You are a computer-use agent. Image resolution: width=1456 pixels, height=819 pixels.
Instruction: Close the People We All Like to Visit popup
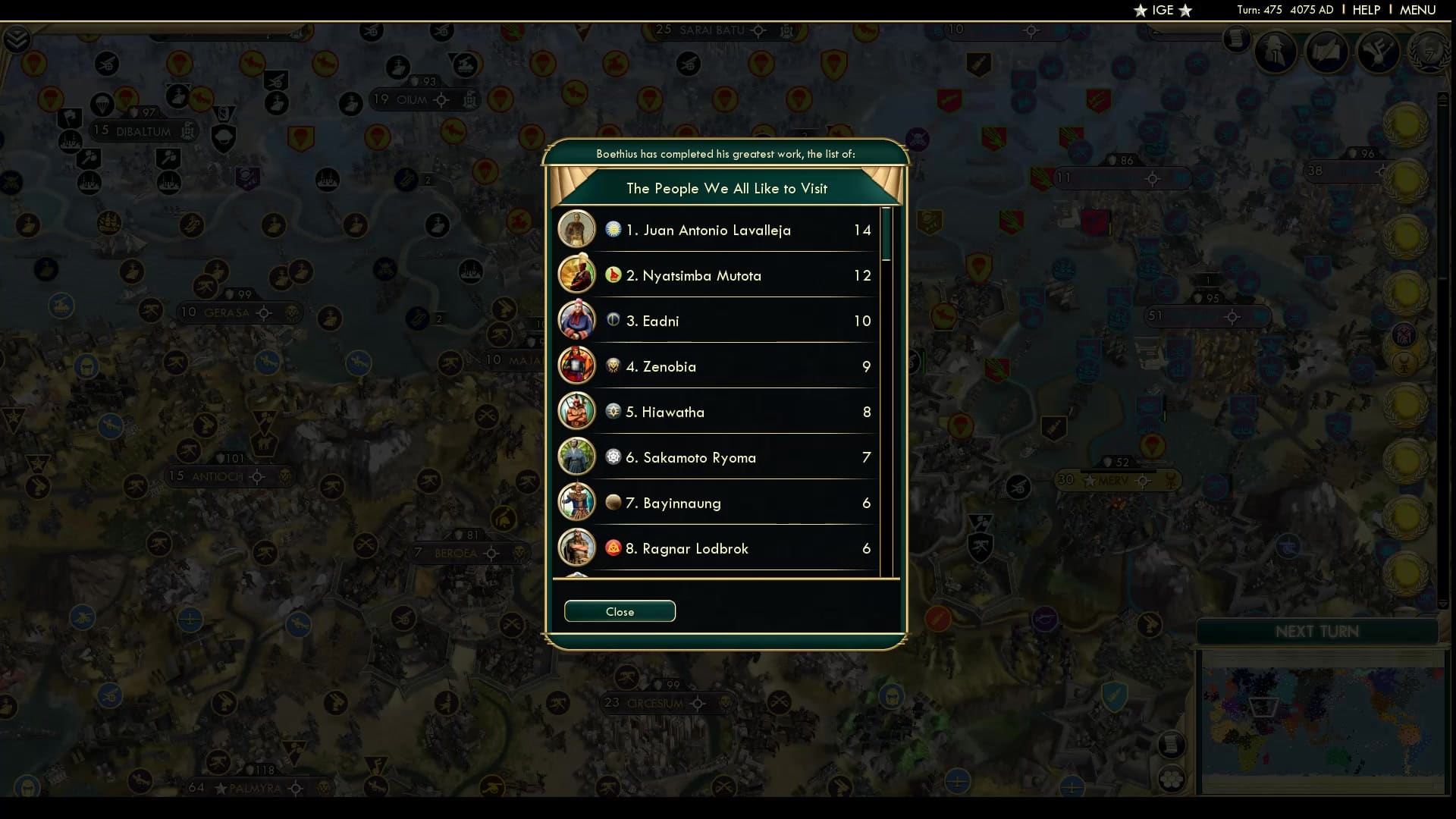tap(620, 611)
